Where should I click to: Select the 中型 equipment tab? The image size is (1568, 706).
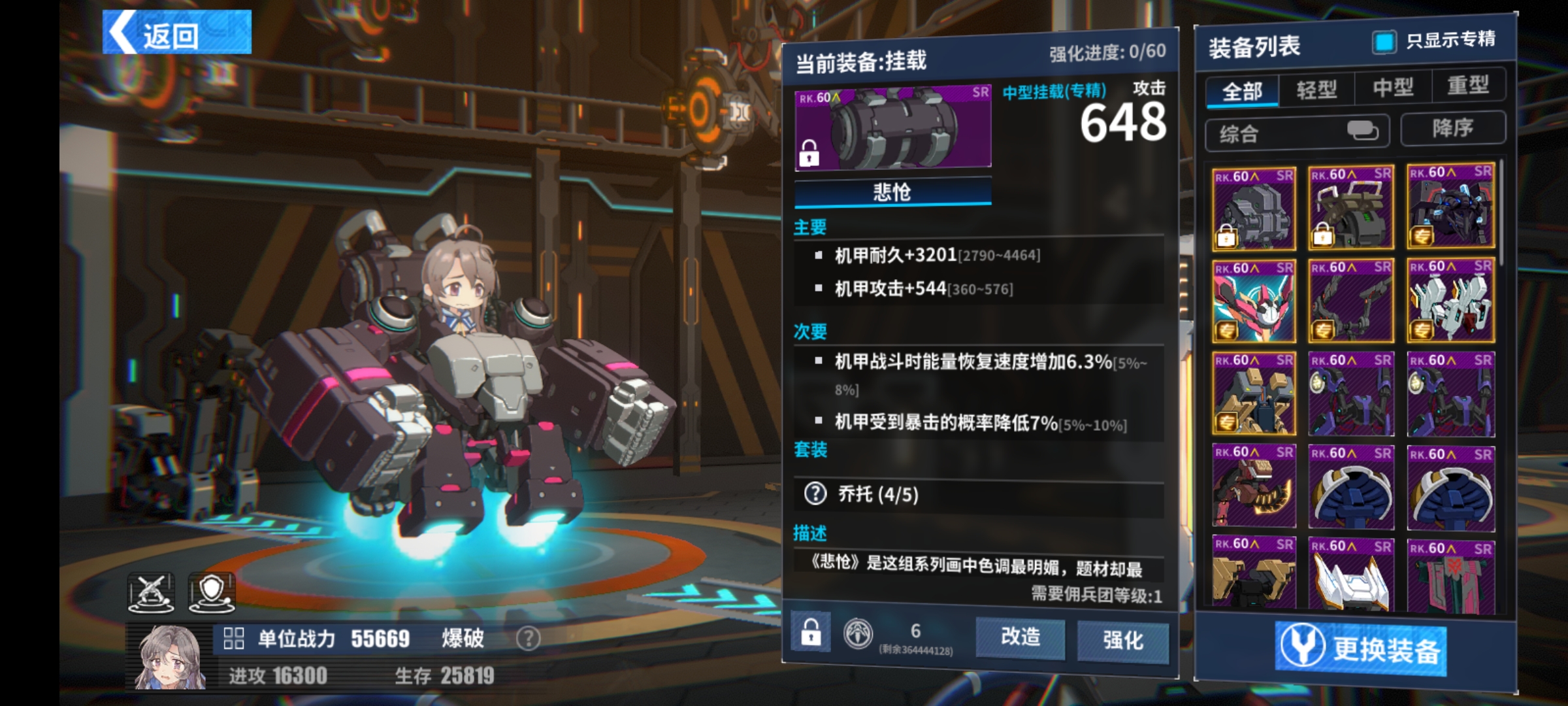pos(1393,87)
